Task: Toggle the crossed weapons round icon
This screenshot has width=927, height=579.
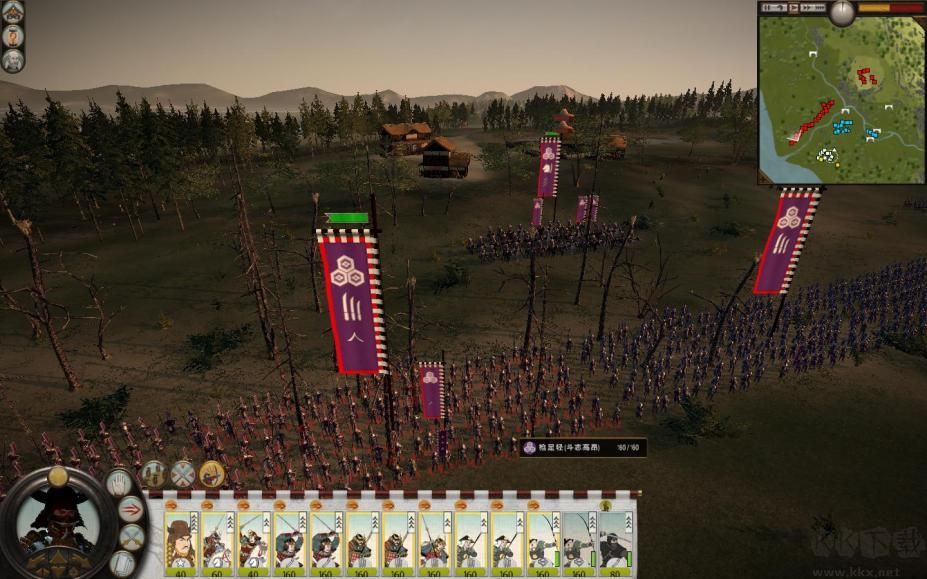Action: point(182,474)
